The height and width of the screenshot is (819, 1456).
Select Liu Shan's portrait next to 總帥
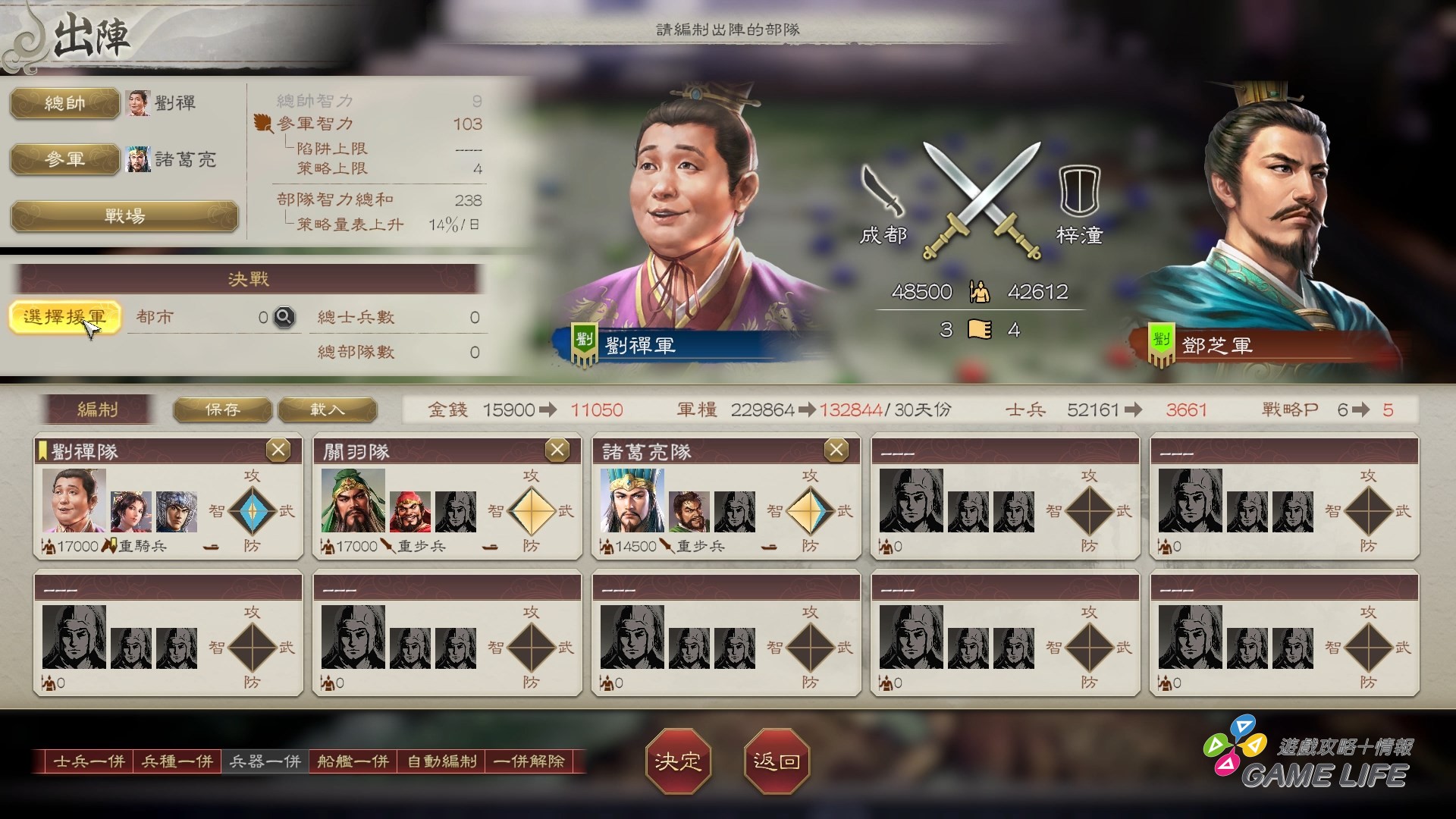click(138, 102)
